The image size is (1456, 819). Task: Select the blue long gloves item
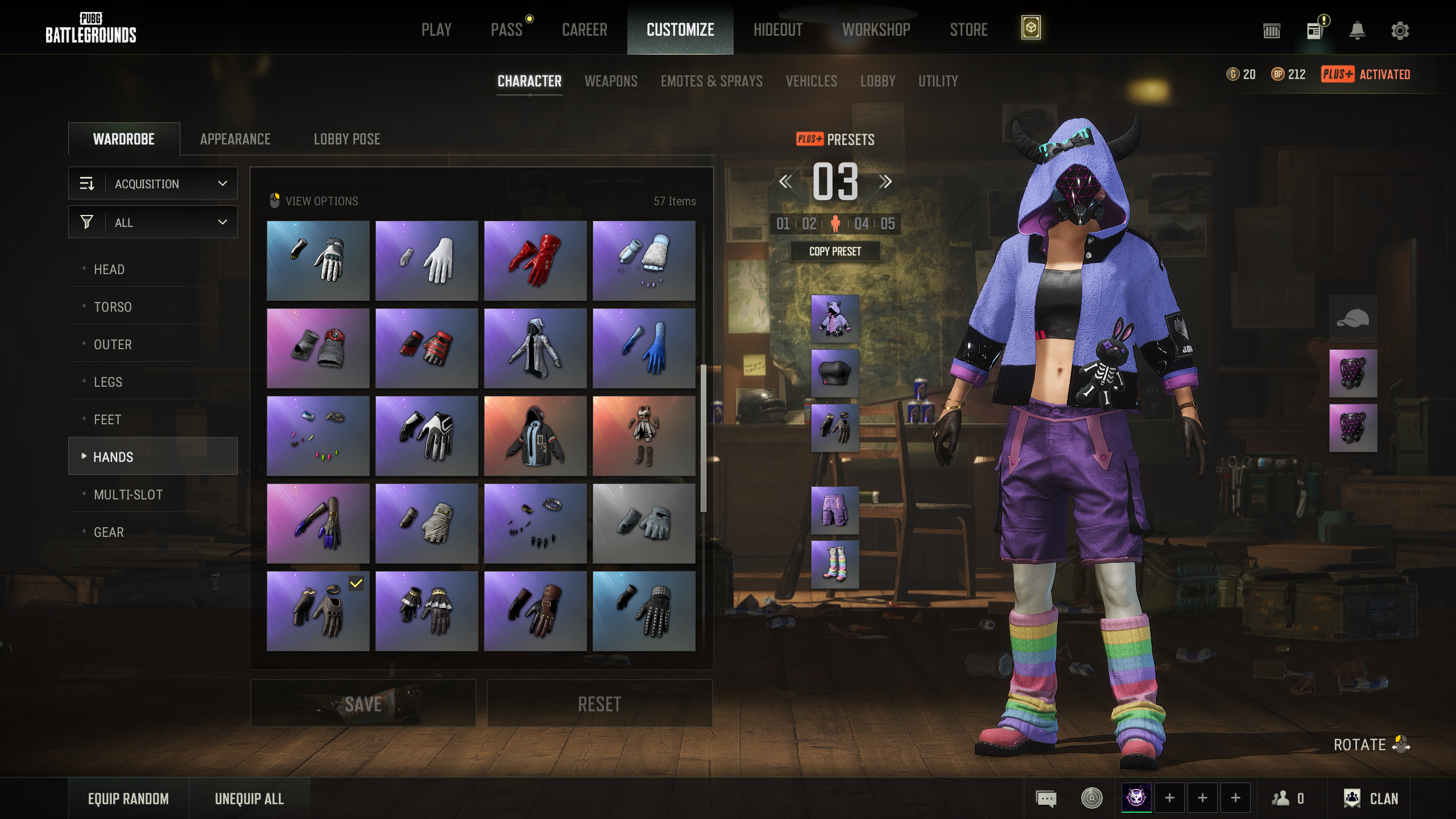(x=644, y=348)
